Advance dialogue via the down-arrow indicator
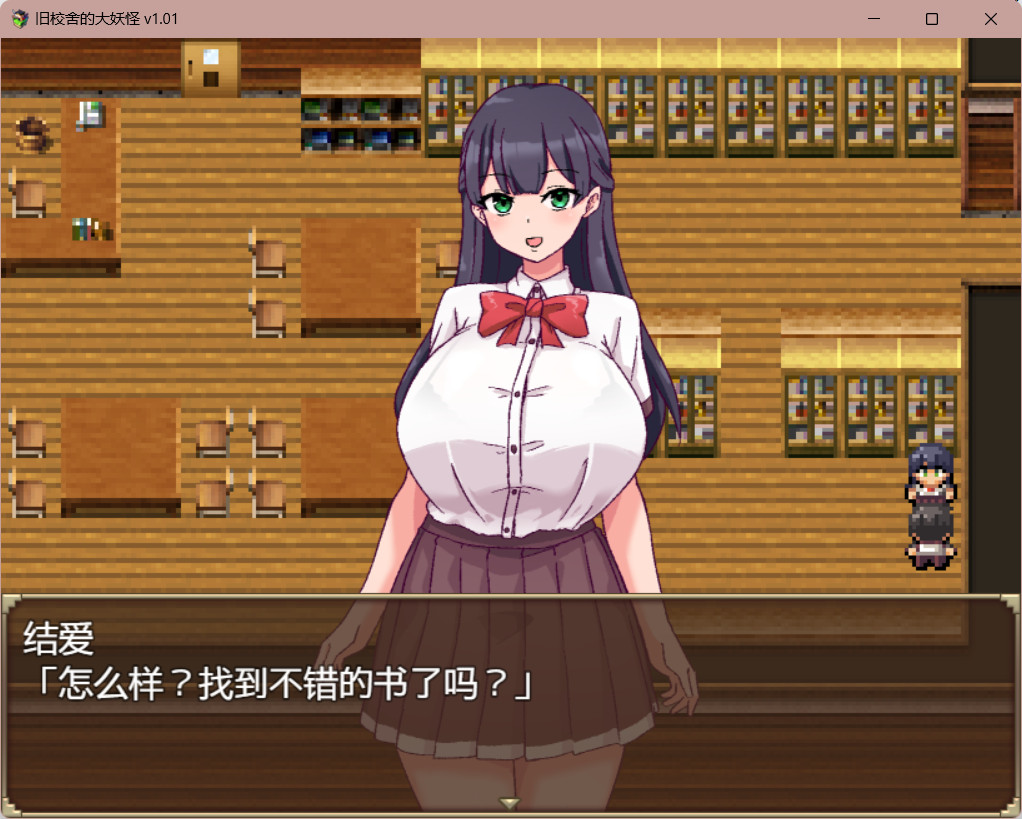 [510, 802]
